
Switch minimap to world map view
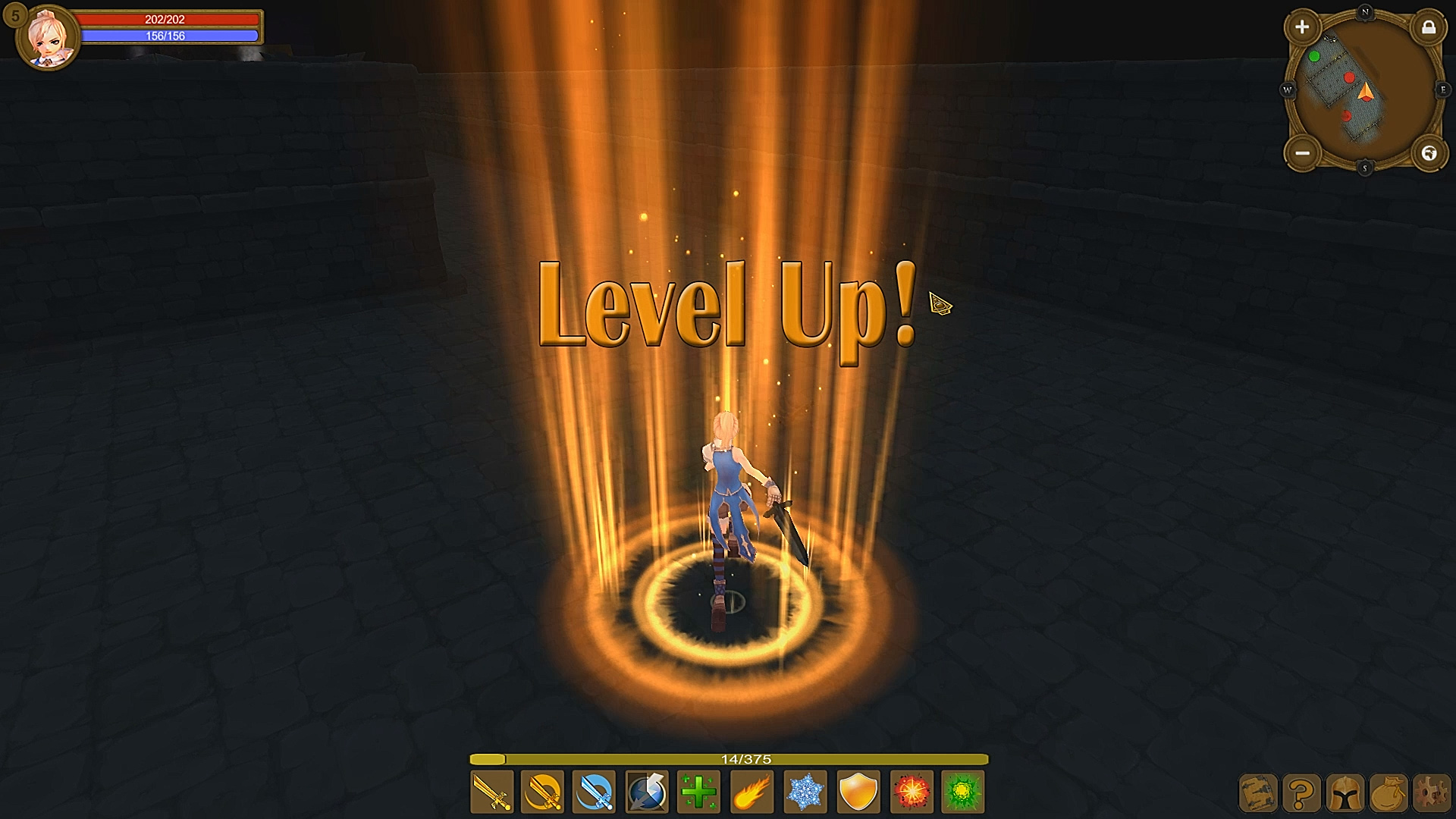click(1429, 154)
